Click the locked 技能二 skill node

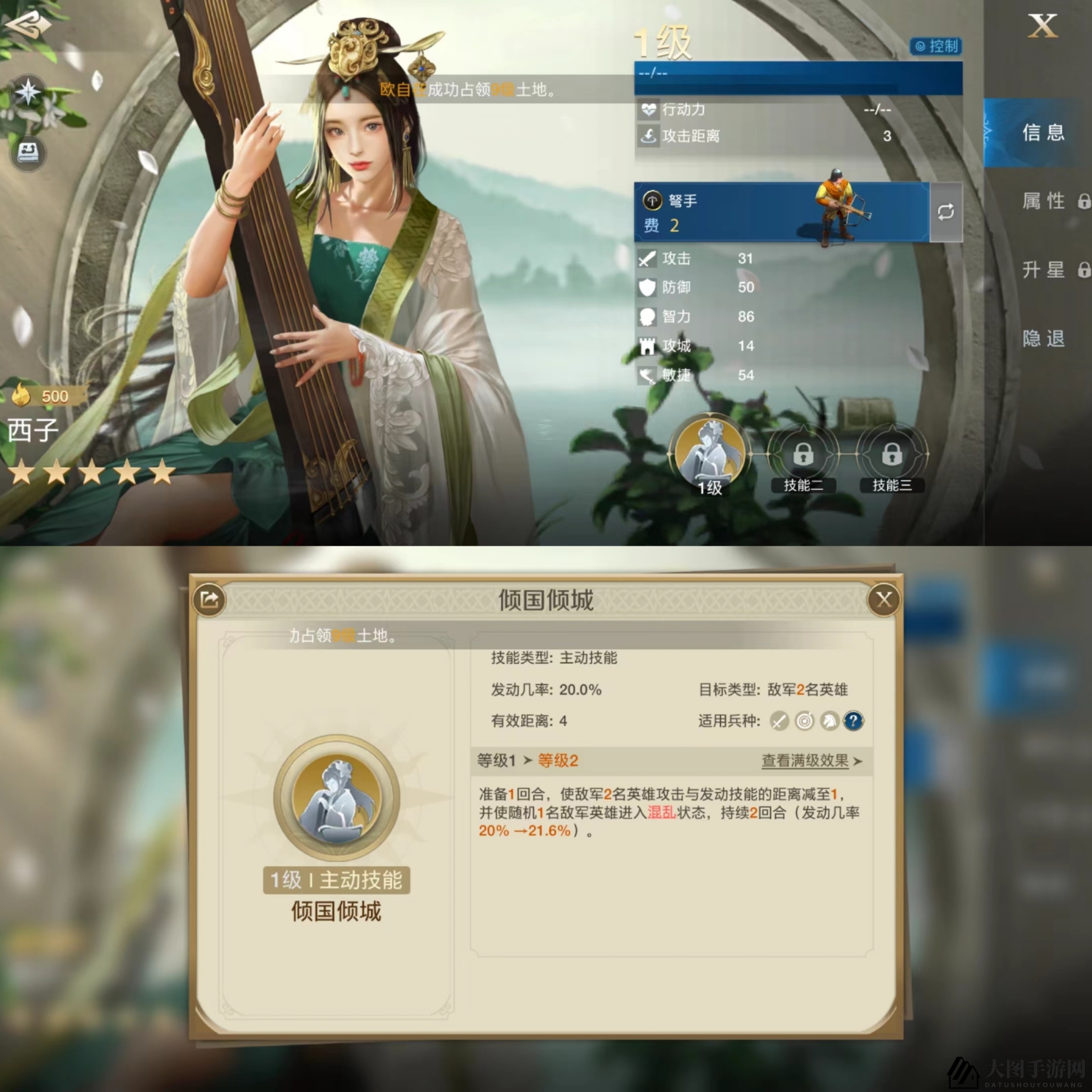click(x=803, y=455)
